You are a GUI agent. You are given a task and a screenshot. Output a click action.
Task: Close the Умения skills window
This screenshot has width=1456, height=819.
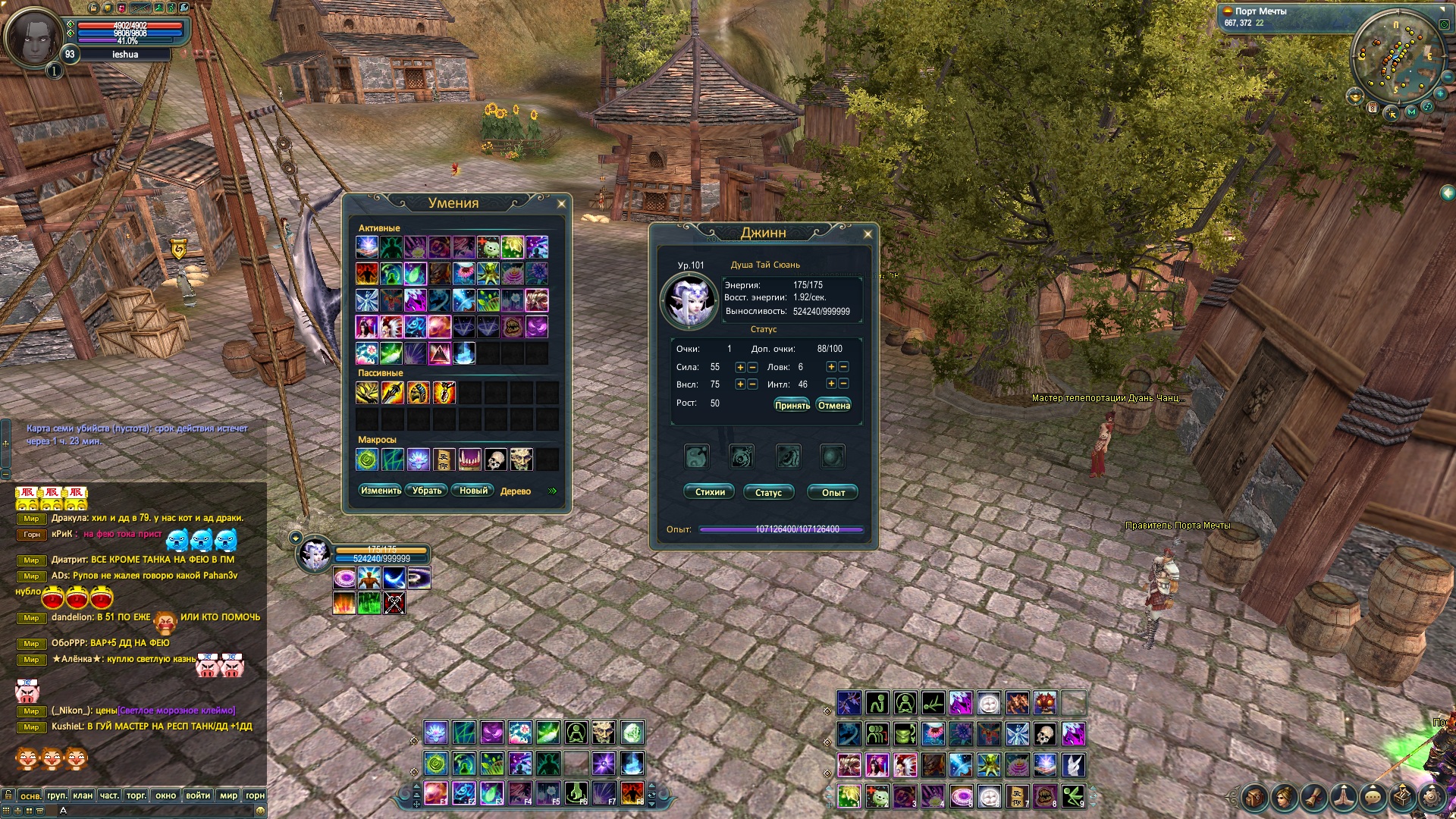[561, 204]
